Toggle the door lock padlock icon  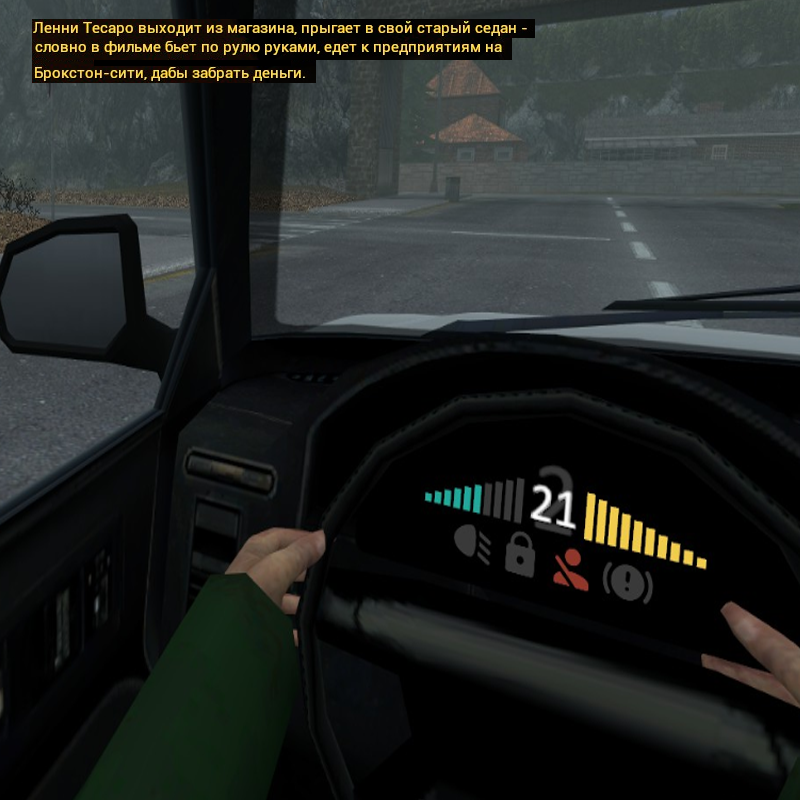(519, 554)
